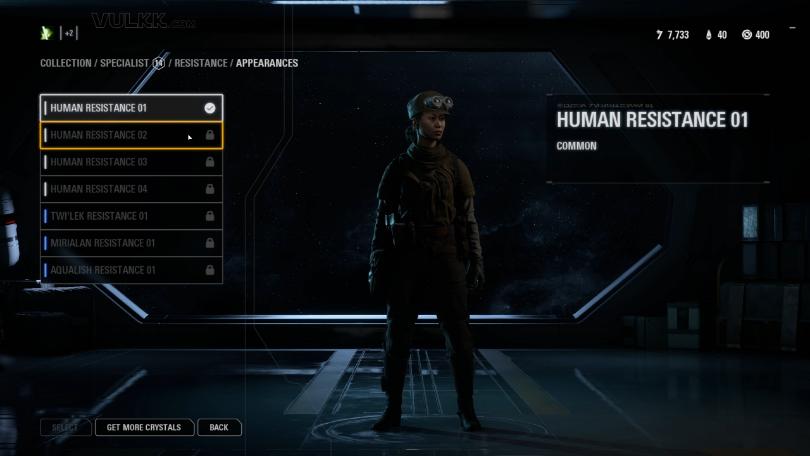Select Mirialan Resistance 01 appearance
The width and height of the screenshot is (810, 456).
[x=131, y=243]
